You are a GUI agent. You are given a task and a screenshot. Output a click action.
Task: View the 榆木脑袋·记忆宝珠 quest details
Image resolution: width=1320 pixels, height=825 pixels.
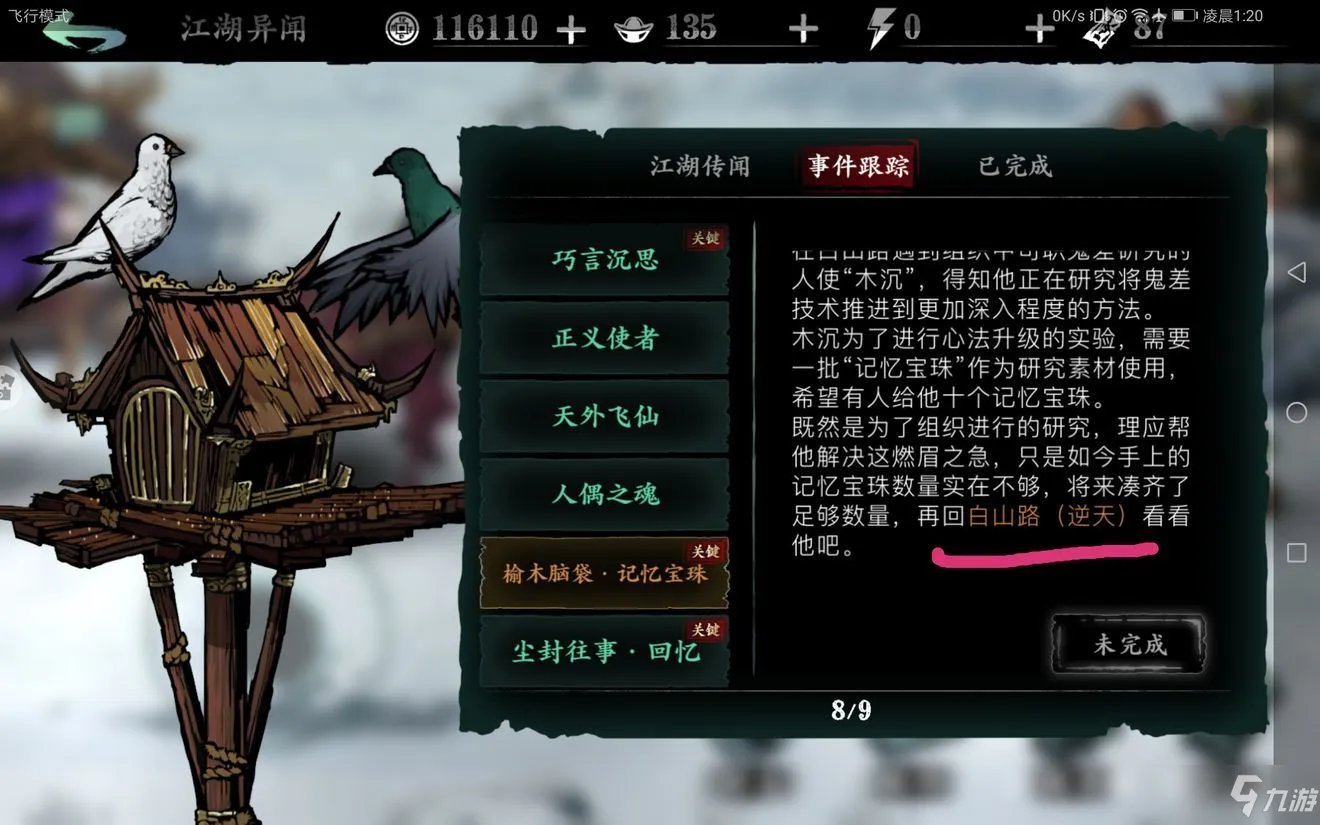pos(604,570)
